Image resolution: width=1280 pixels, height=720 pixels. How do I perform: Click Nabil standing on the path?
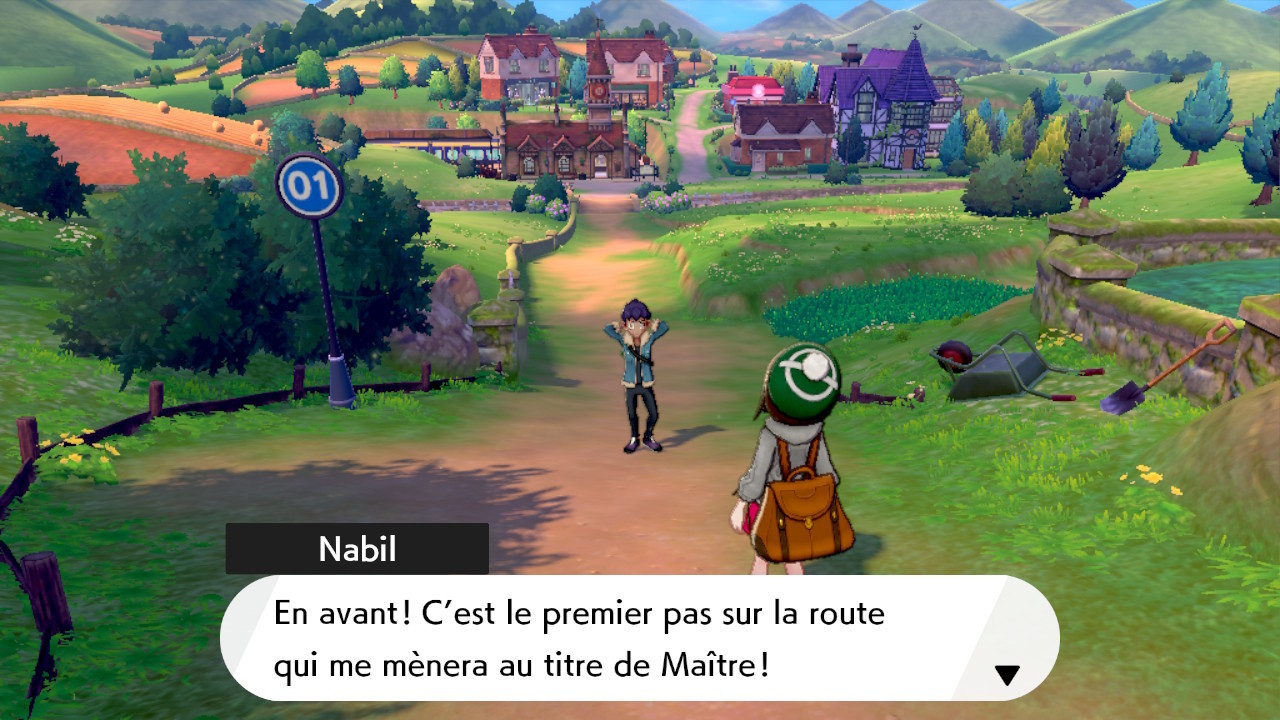pos(640,370)
